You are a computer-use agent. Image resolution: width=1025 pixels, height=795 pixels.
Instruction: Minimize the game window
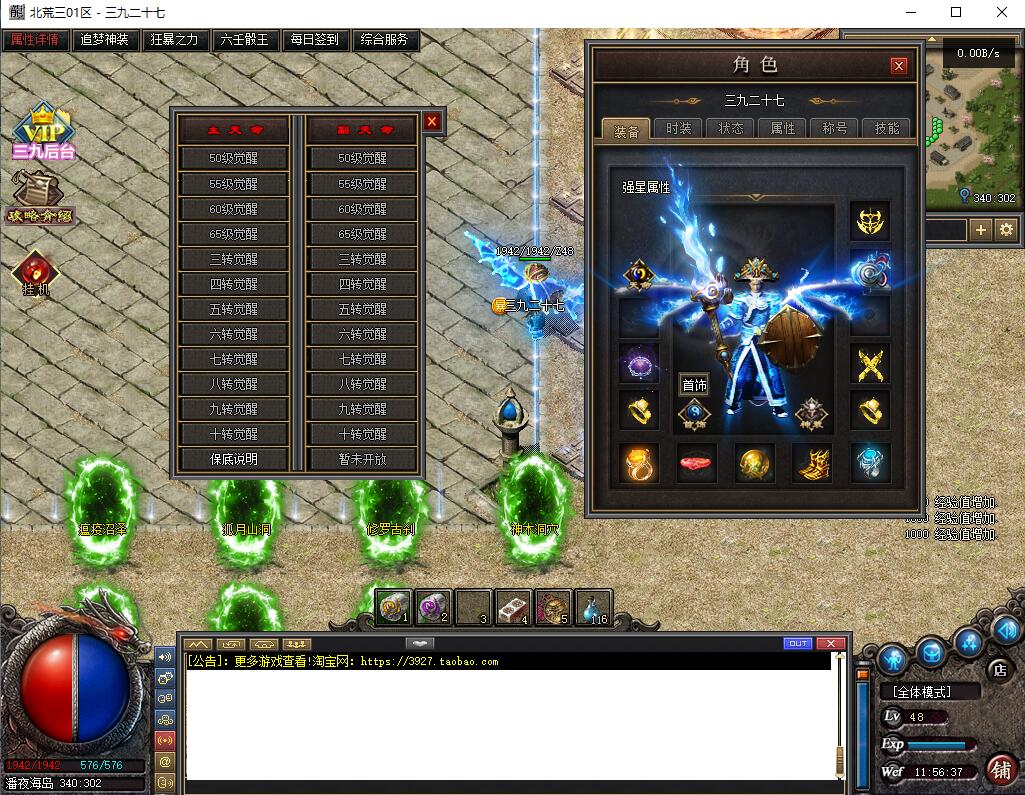point(911,12)
